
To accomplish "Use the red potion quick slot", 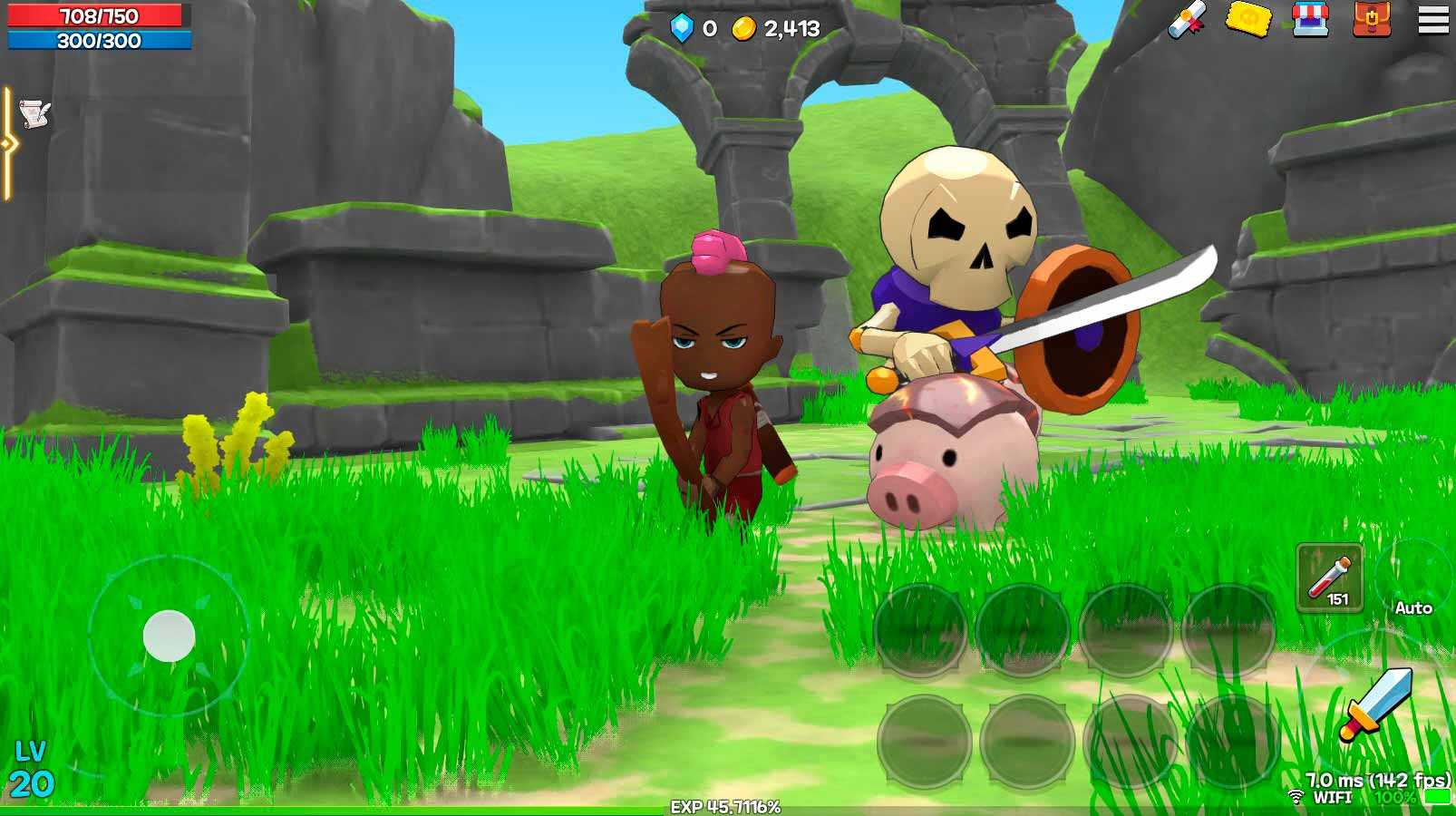I will 1329,578.
